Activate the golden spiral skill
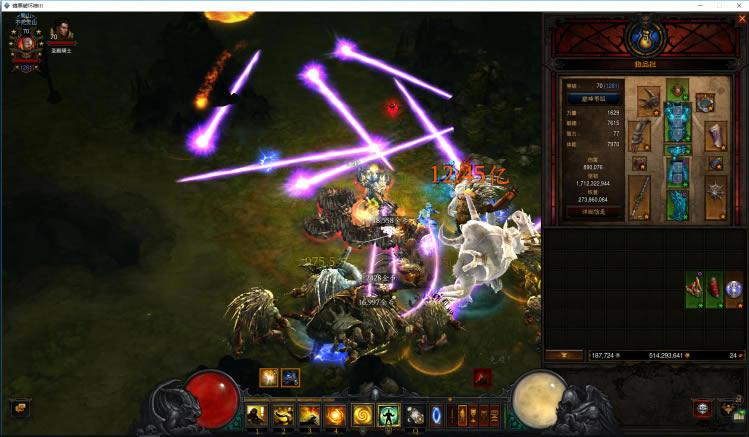 (x=362, y=413)
